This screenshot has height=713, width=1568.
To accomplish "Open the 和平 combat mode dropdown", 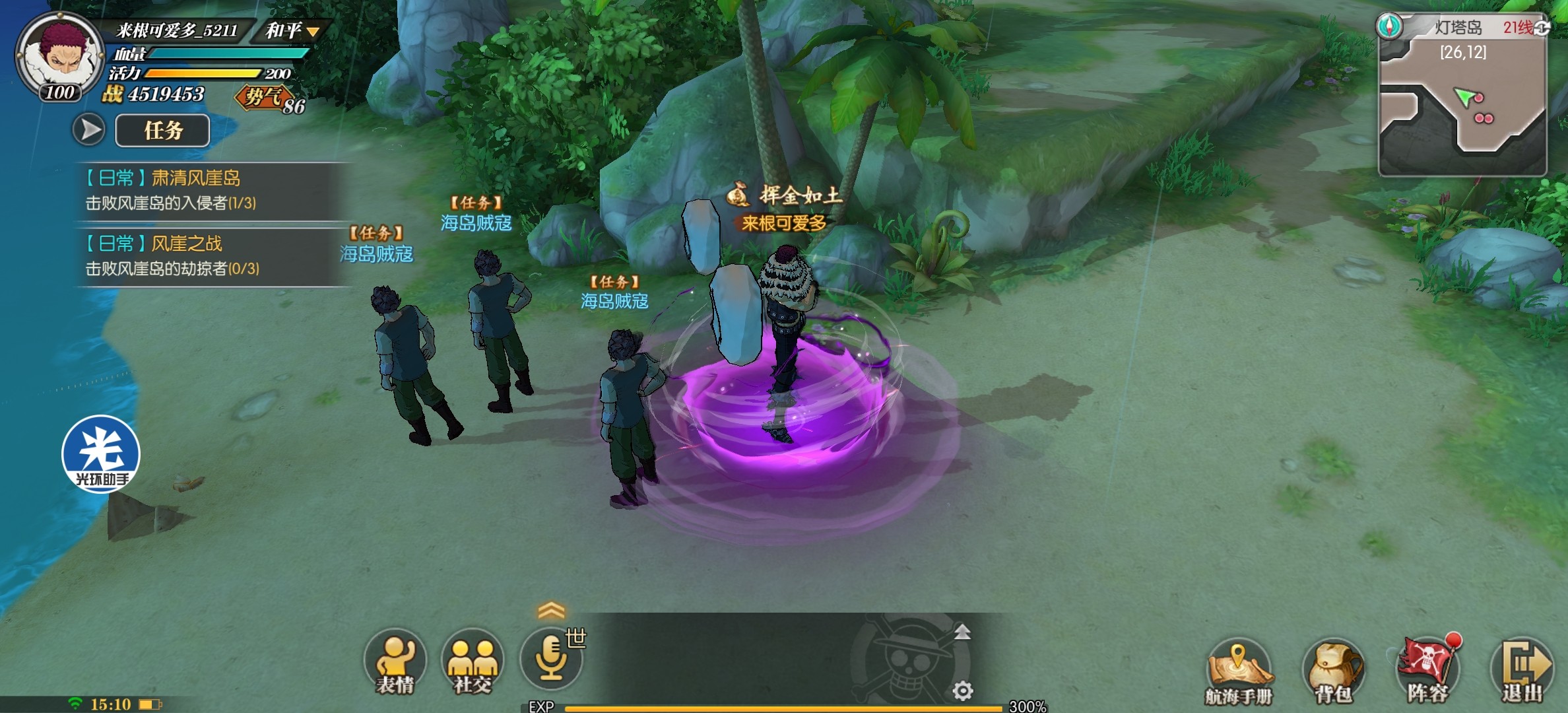I will [292, 30].
